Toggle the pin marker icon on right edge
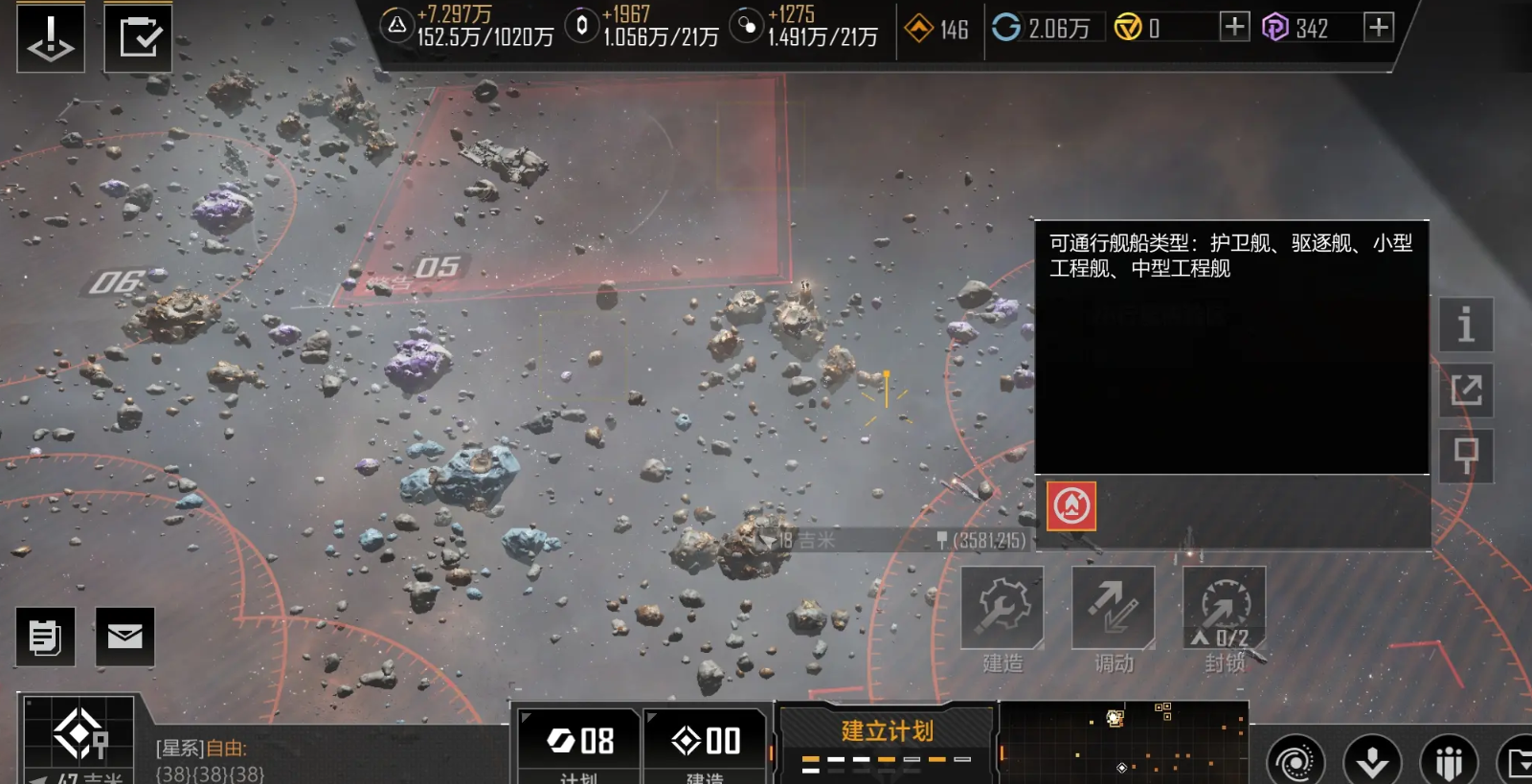Screen dimensions: 1532x784 pyautogui.click(x=1466, y=458)
